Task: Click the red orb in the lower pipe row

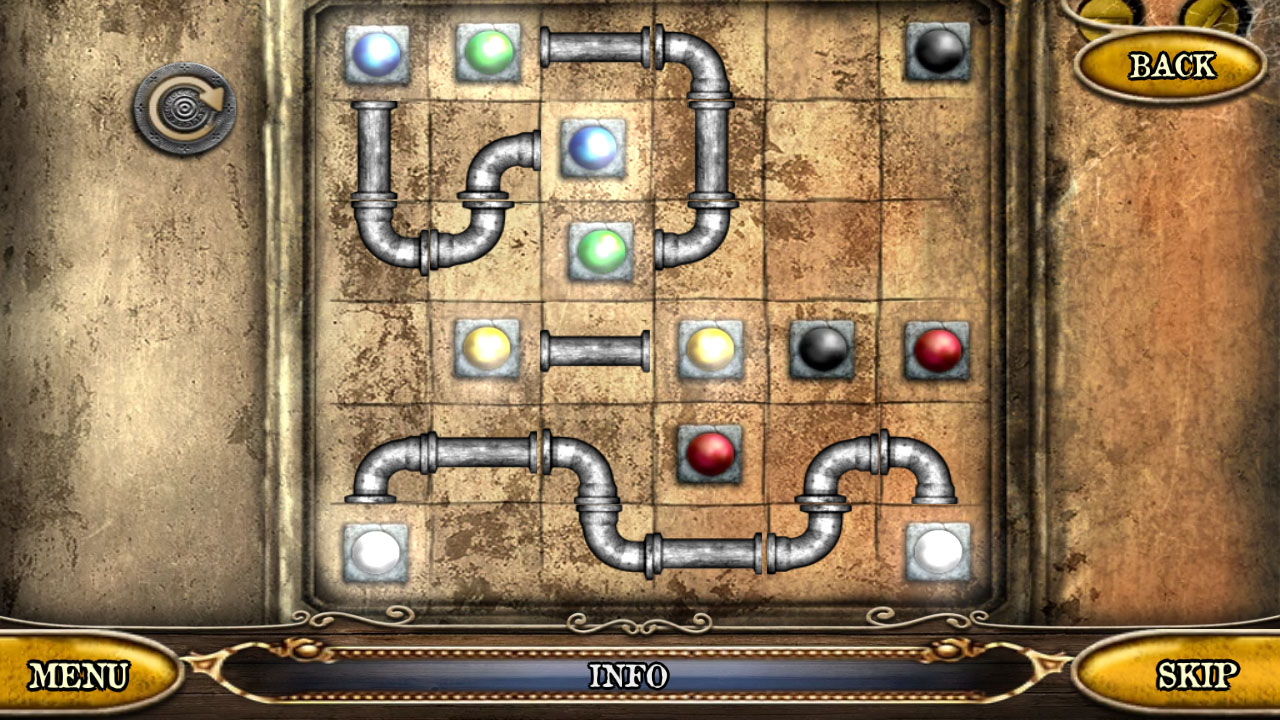Action: [712, 456]
